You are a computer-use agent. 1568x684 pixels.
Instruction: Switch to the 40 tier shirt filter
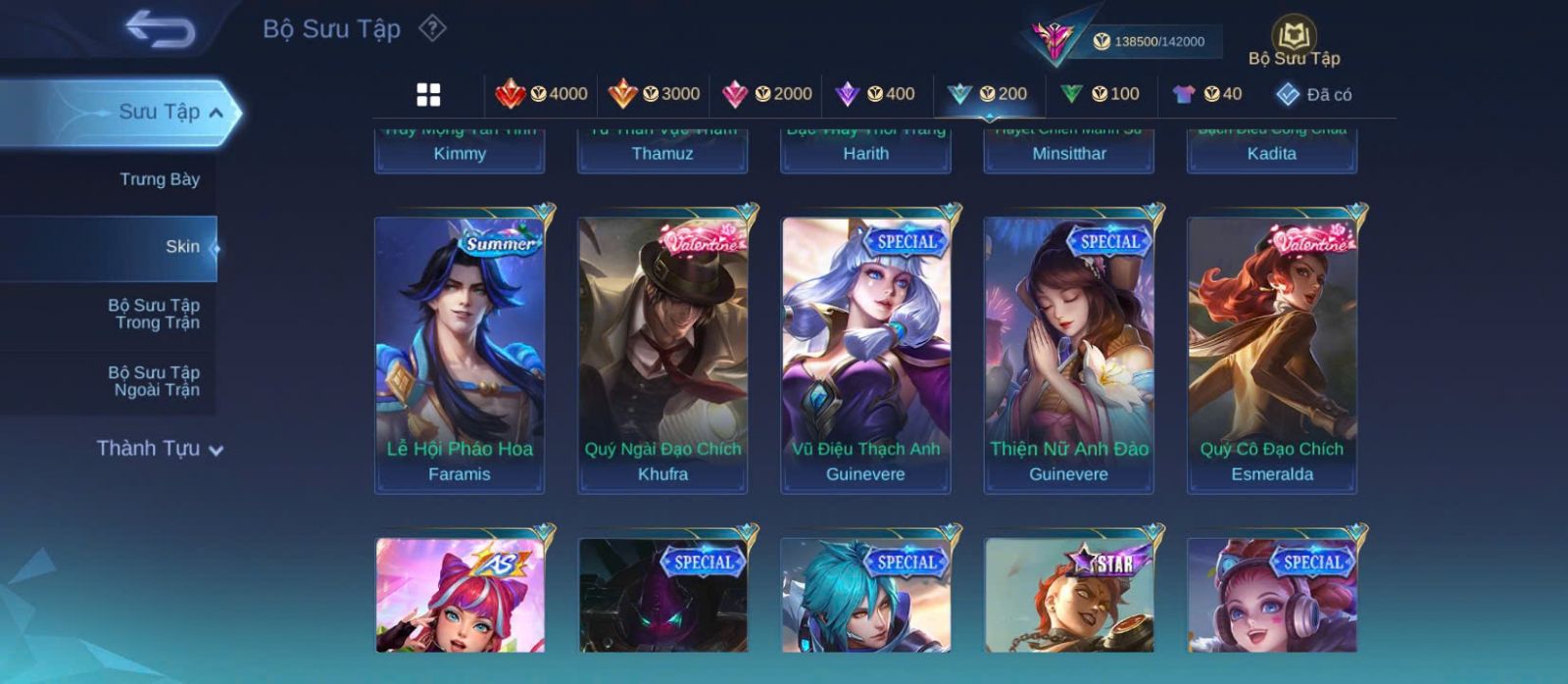tap(1207, 94)
